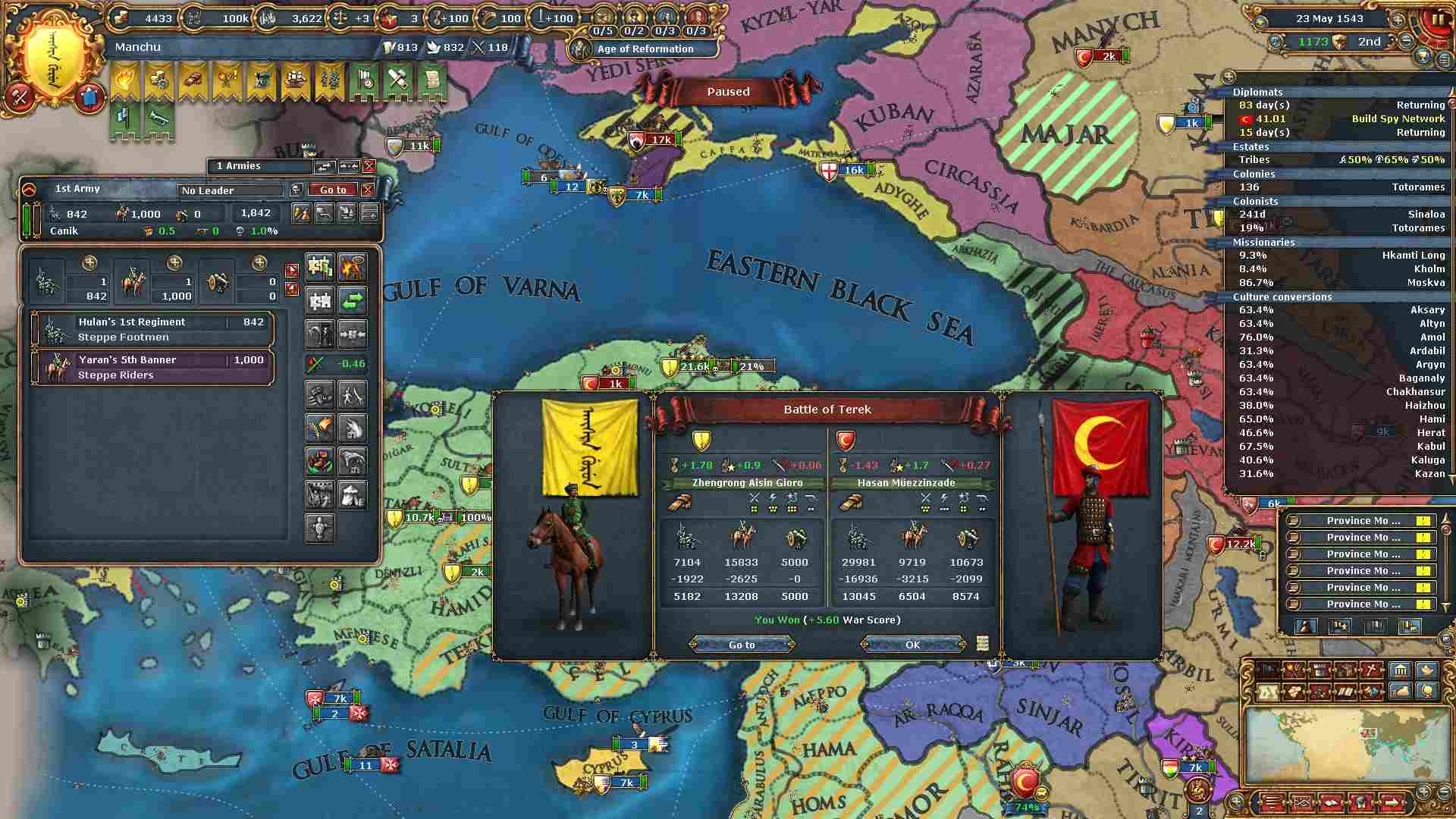The image size is (1456, 819).
Task: Click the Age of Reformation banner
Action: 645,49
